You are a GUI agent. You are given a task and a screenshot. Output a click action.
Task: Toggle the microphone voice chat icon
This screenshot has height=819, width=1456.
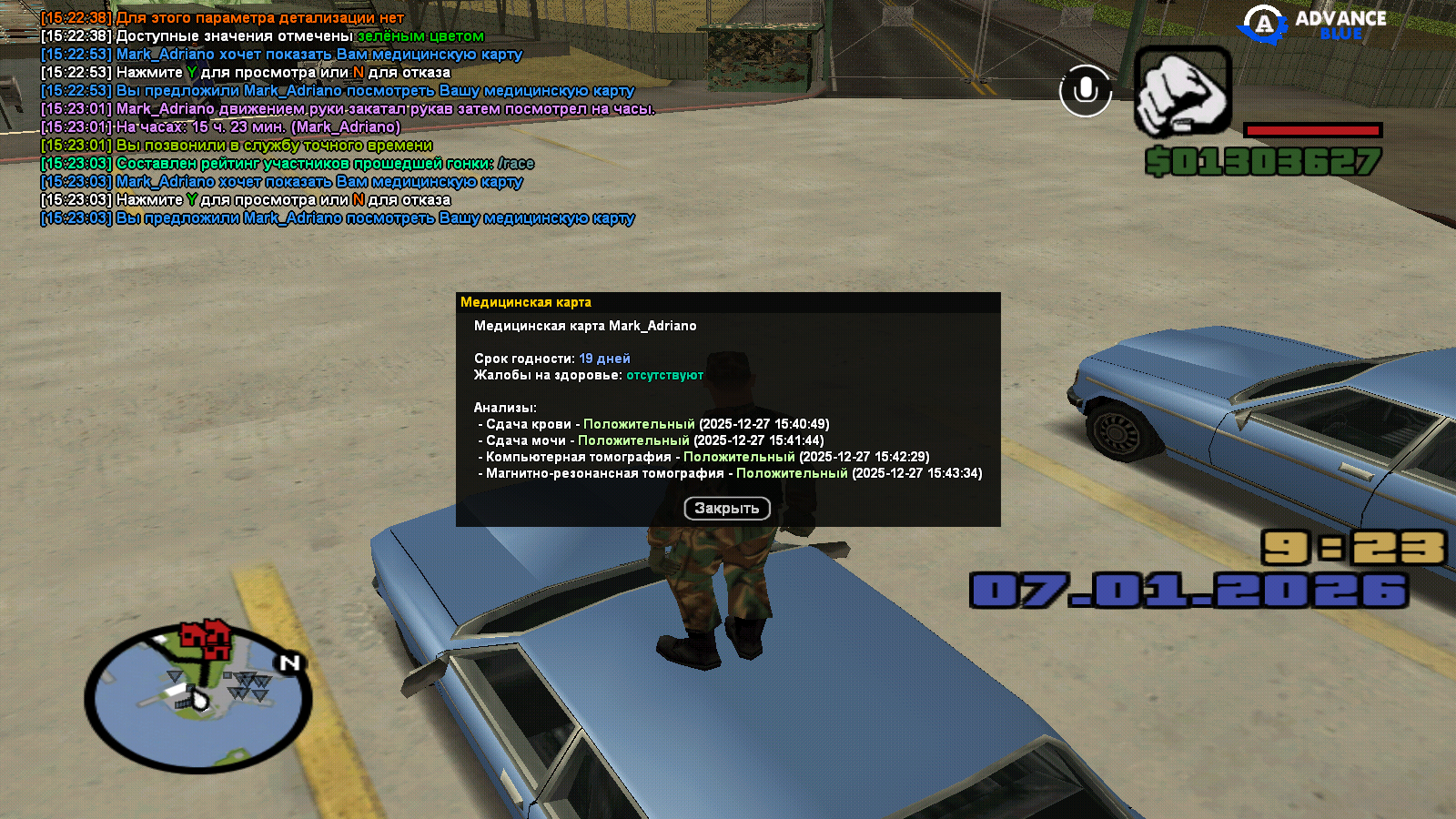click(x=1085, y=91)
